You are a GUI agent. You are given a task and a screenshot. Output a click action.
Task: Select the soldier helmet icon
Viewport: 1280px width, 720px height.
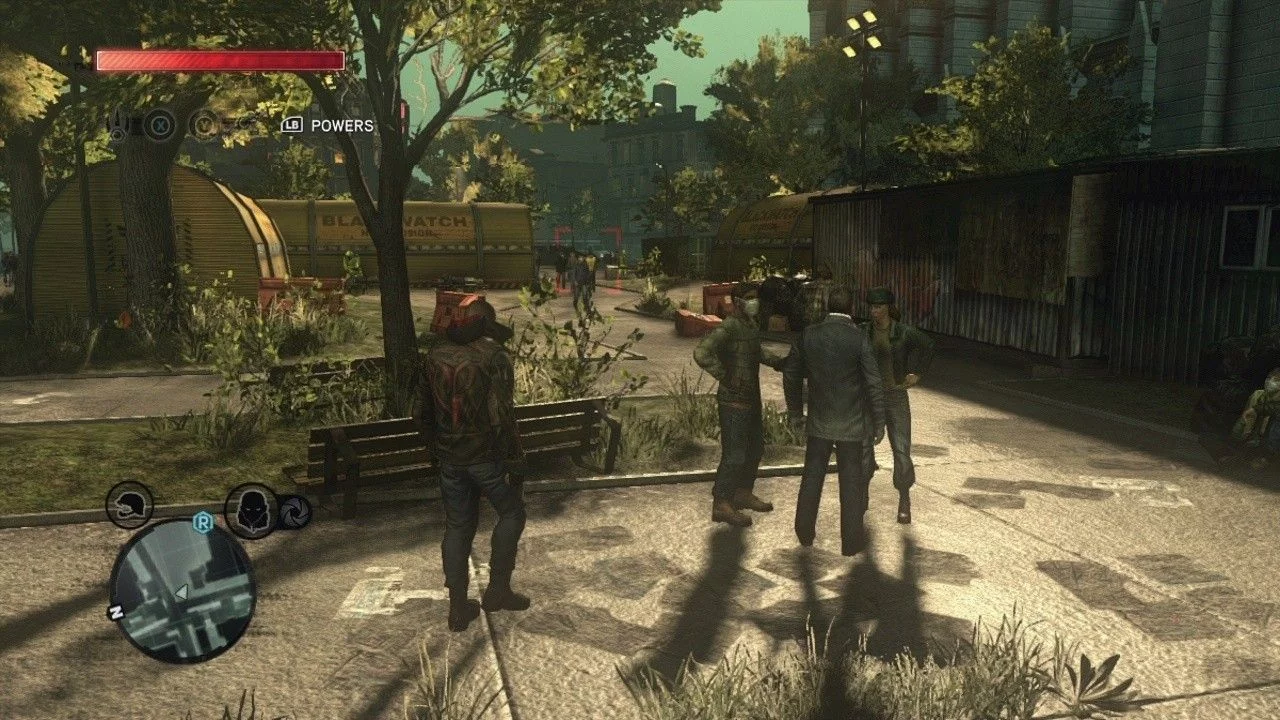(130, 505)
